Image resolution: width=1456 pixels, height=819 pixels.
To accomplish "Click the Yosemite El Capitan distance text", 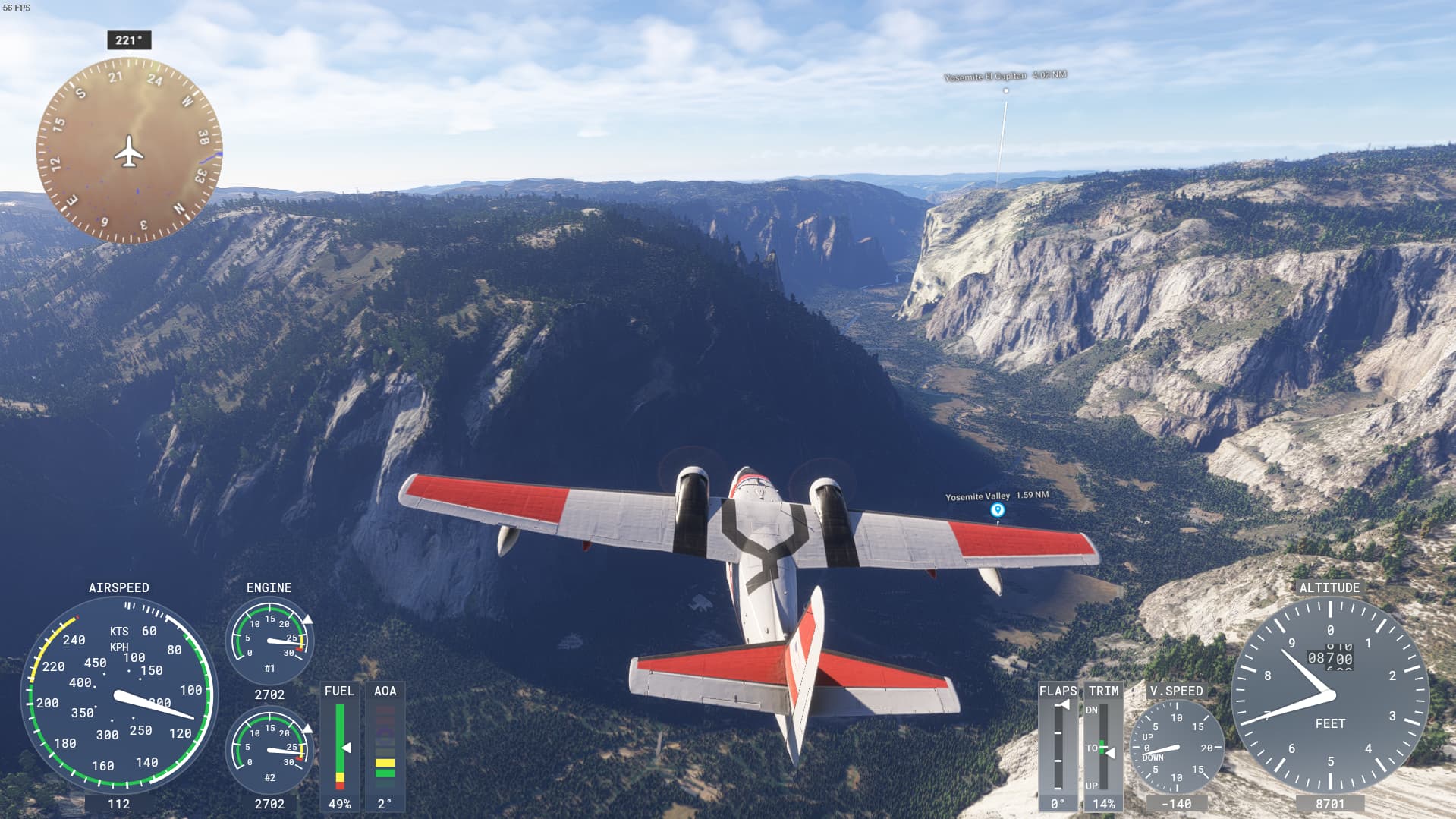I will click(1050, 76).
